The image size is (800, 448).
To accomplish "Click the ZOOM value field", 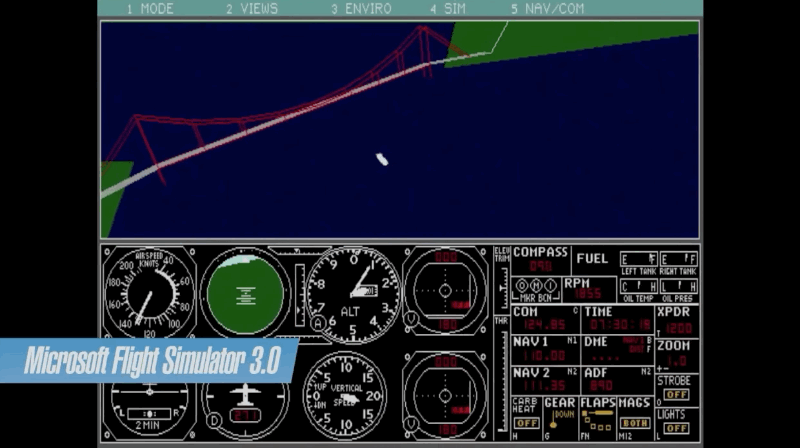I will (x=678, y=360).
